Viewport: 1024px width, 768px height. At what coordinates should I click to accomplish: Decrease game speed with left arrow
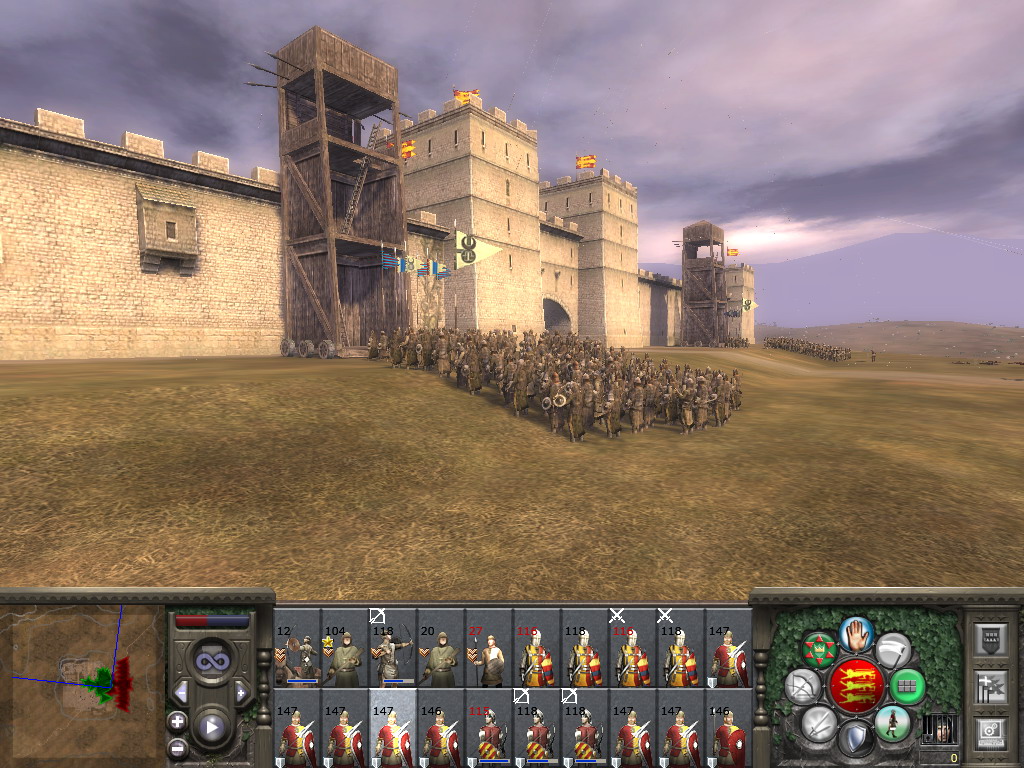181,692
